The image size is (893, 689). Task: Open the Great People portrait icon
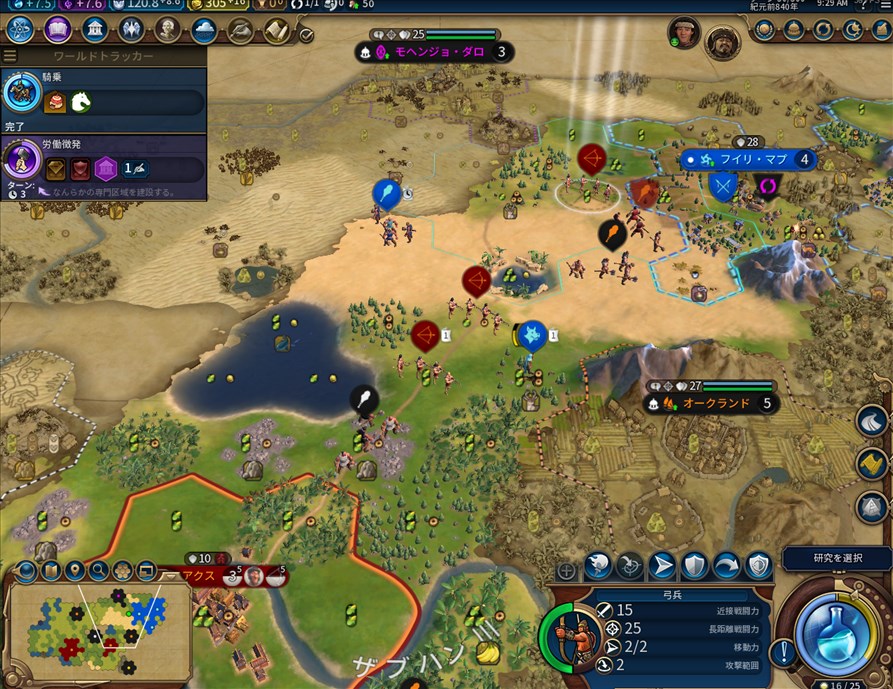(x=167, y=29)
